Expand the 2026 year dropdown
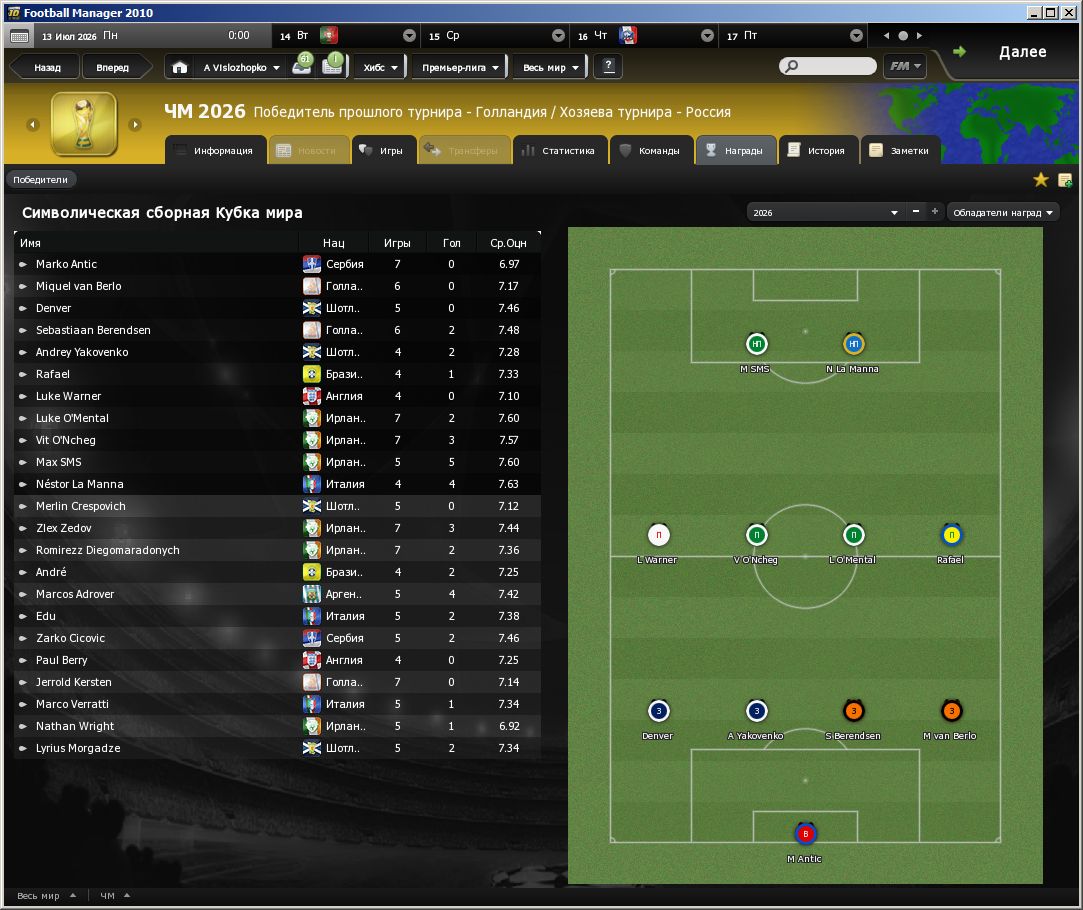Viewport: 1083px width, 910px height. pyautogui.click(x=825, y=213)
